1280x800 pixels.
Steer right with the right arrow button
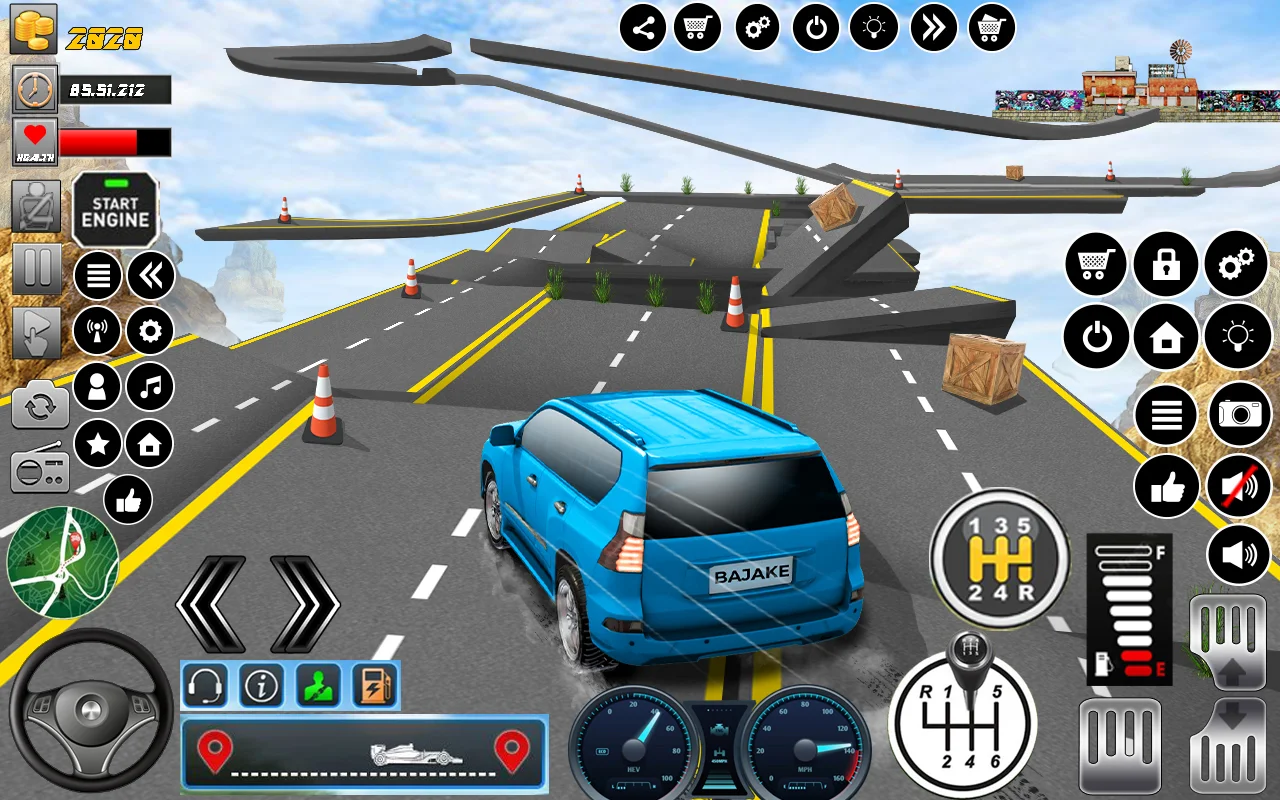tap(305, 604)
